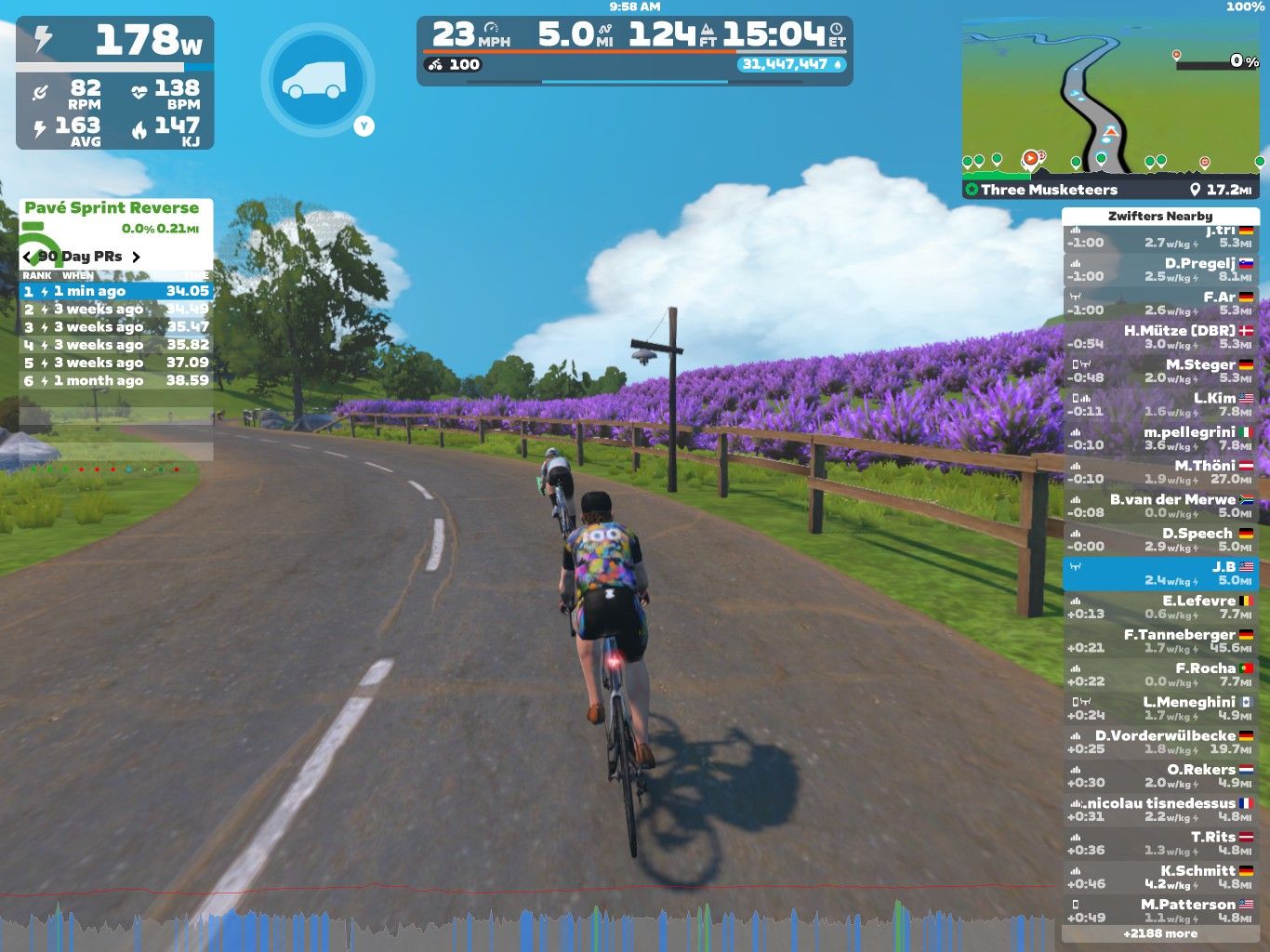Select rider K.Schmitt in nearby list

(1159, 877)
